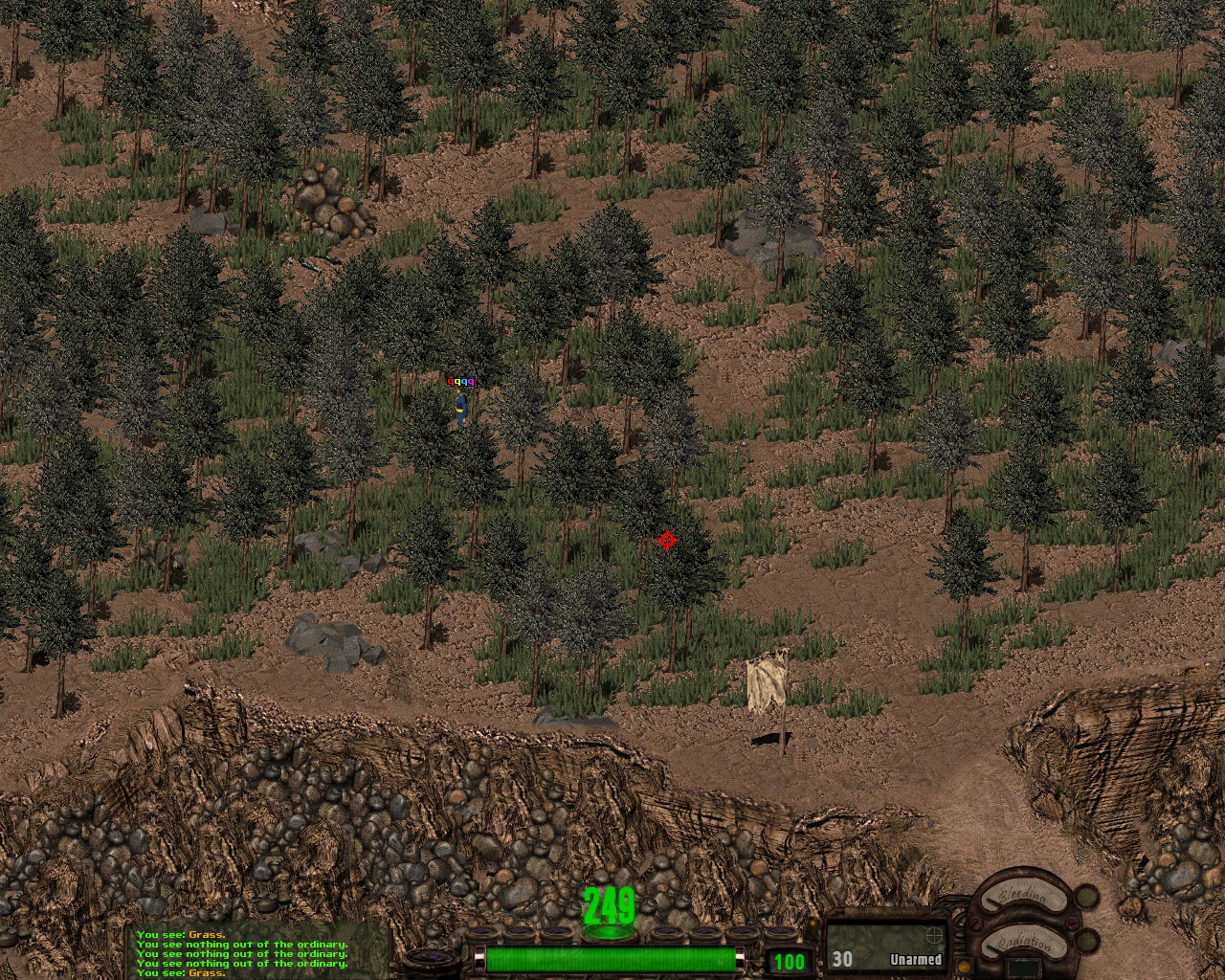Toggle the crosshair aim icon in weapon panel
The image size is (1225, 980).
[x=932, y=935]
